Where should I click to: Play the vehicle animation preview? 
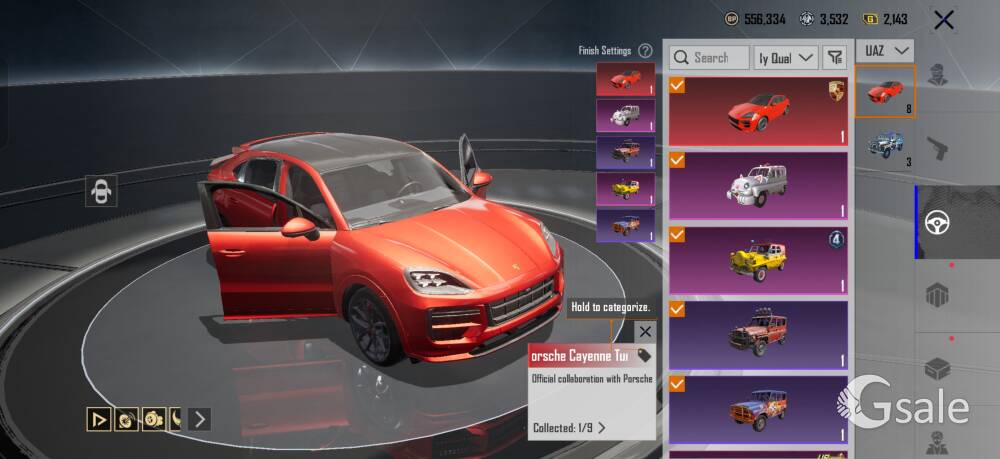pos(99,419)
